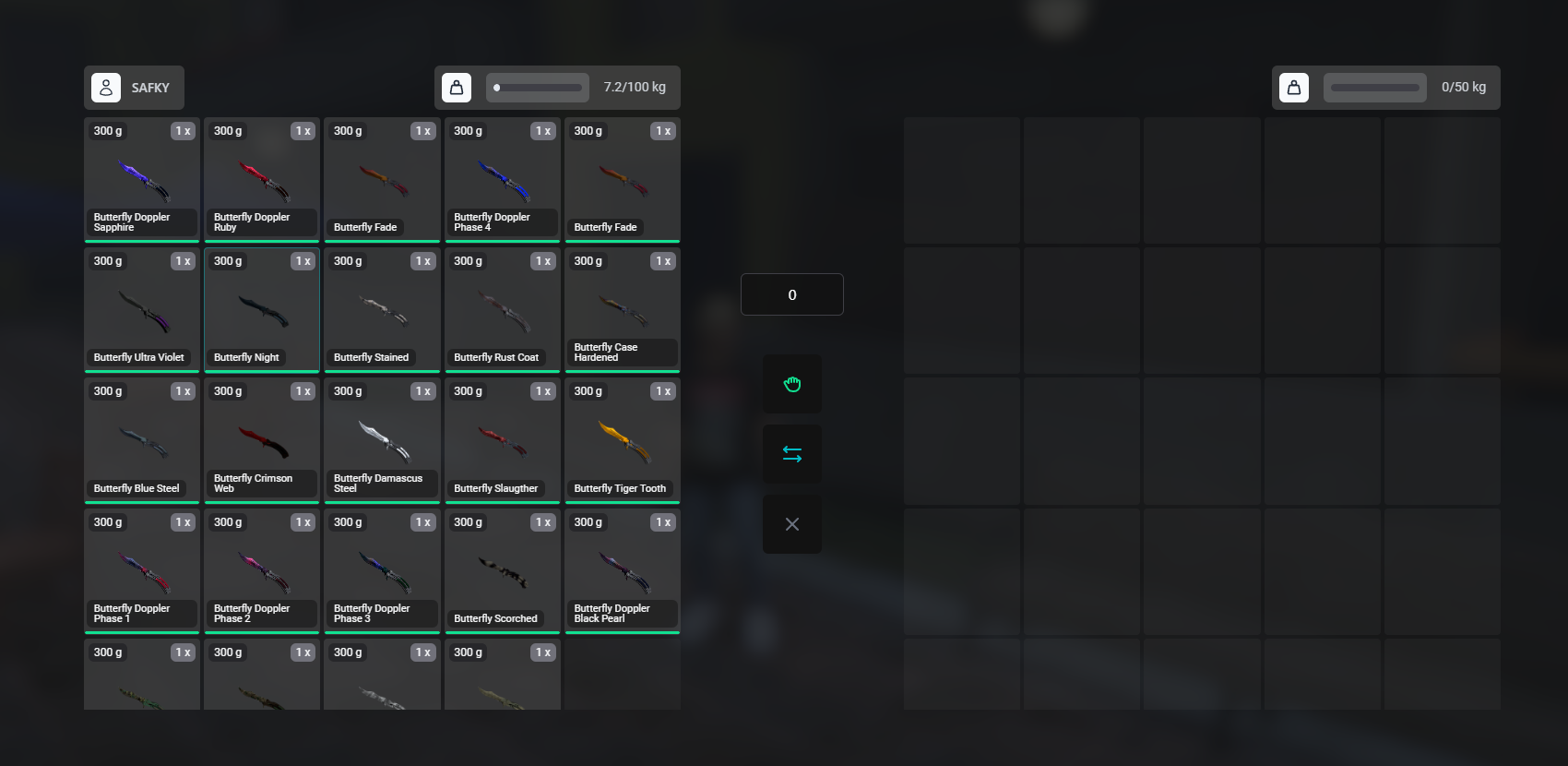The width and height of the screenshot is (1568, 766).
Task: Select the Butterfly Doppler Sapphire knife
Action: 141,180
